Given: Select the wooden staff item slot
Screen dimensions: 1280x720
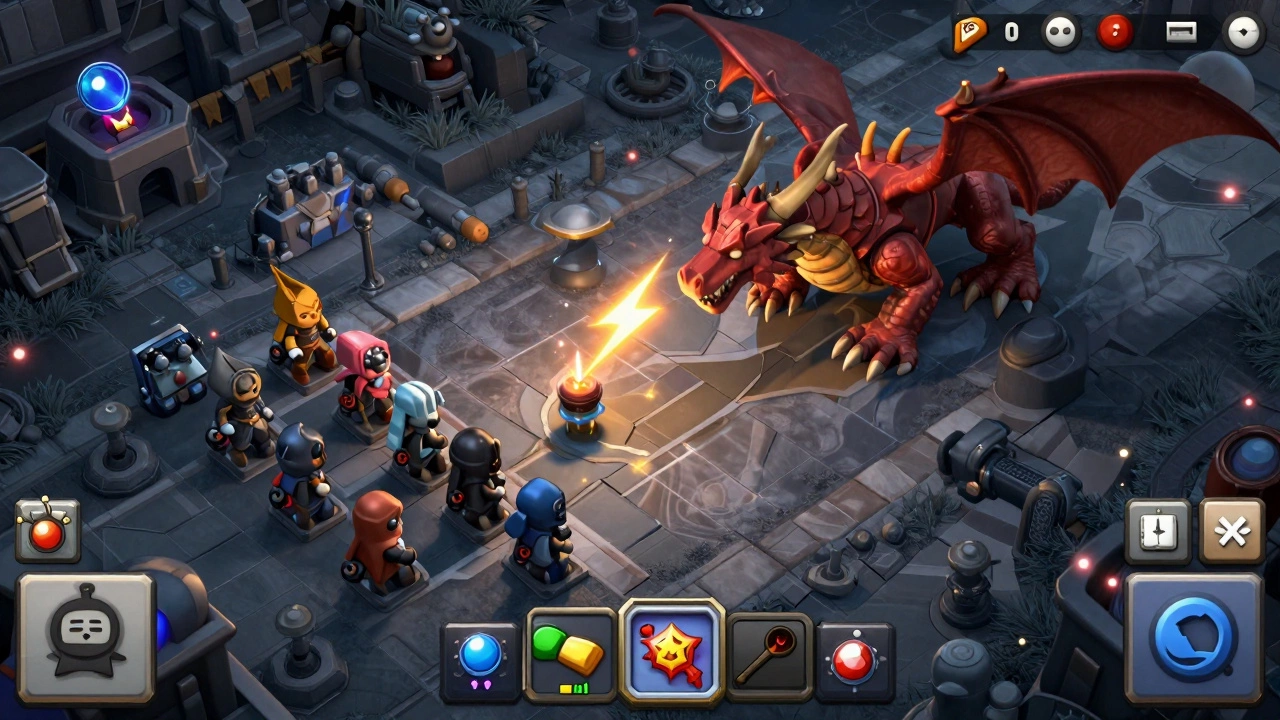Looking at the screenshot, I should click(x=769, y=657).
